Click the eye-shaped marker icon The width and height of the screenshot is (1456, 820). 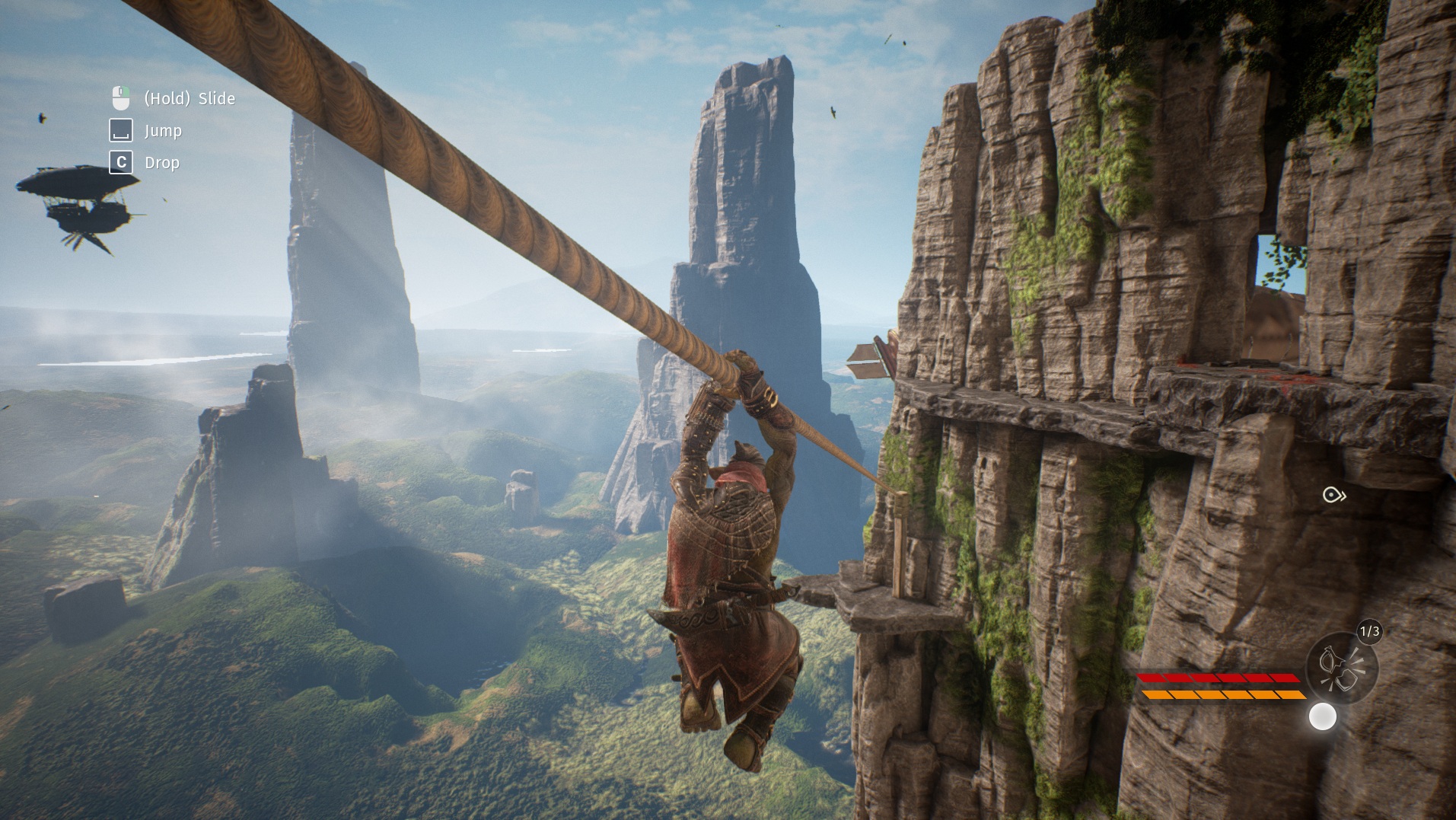click(x=1333, y=496)
